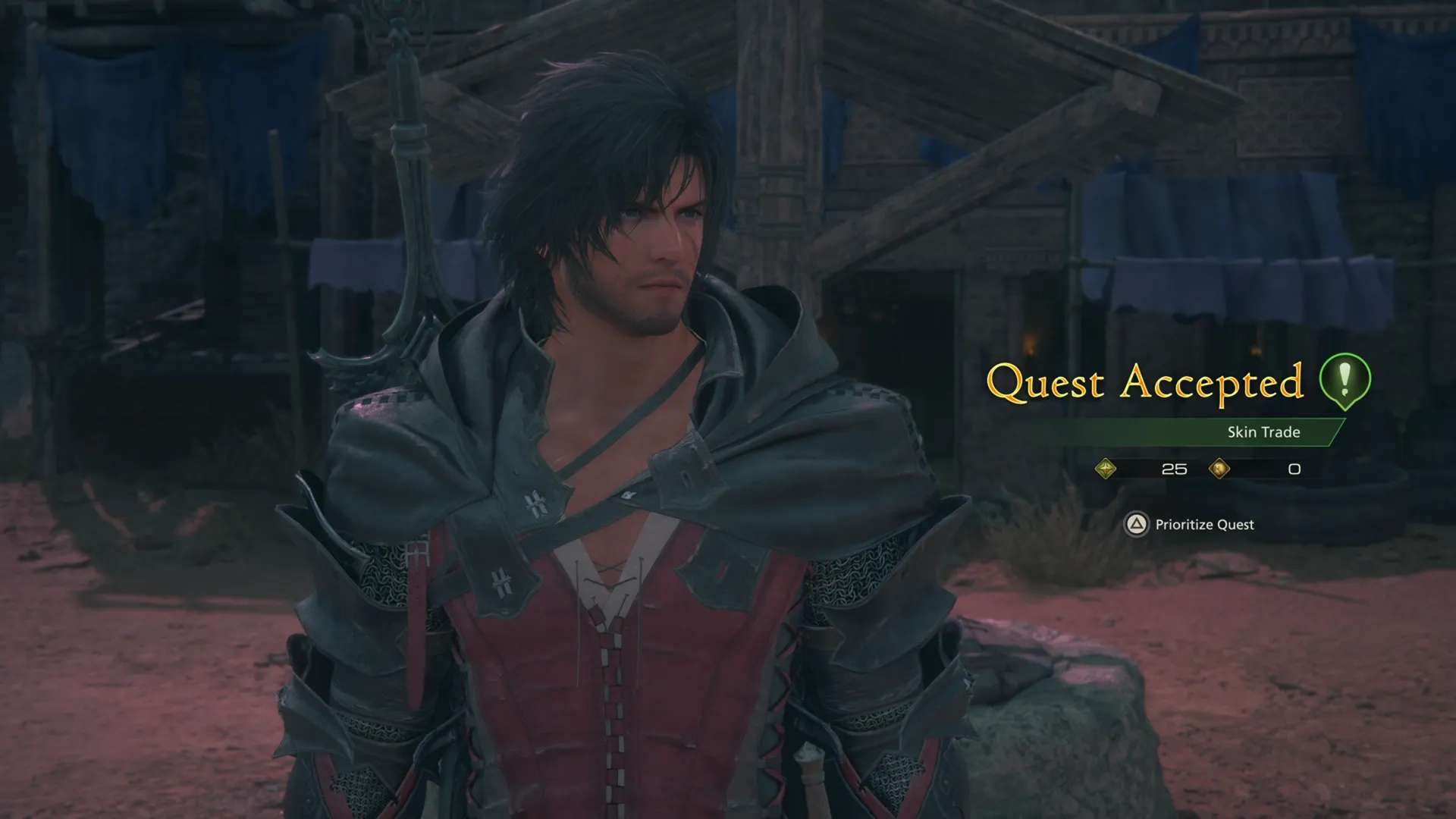Expand the quest notification banner
Screen dimensions: 1456x819
pyautogui.click(x=1206, y=432)
